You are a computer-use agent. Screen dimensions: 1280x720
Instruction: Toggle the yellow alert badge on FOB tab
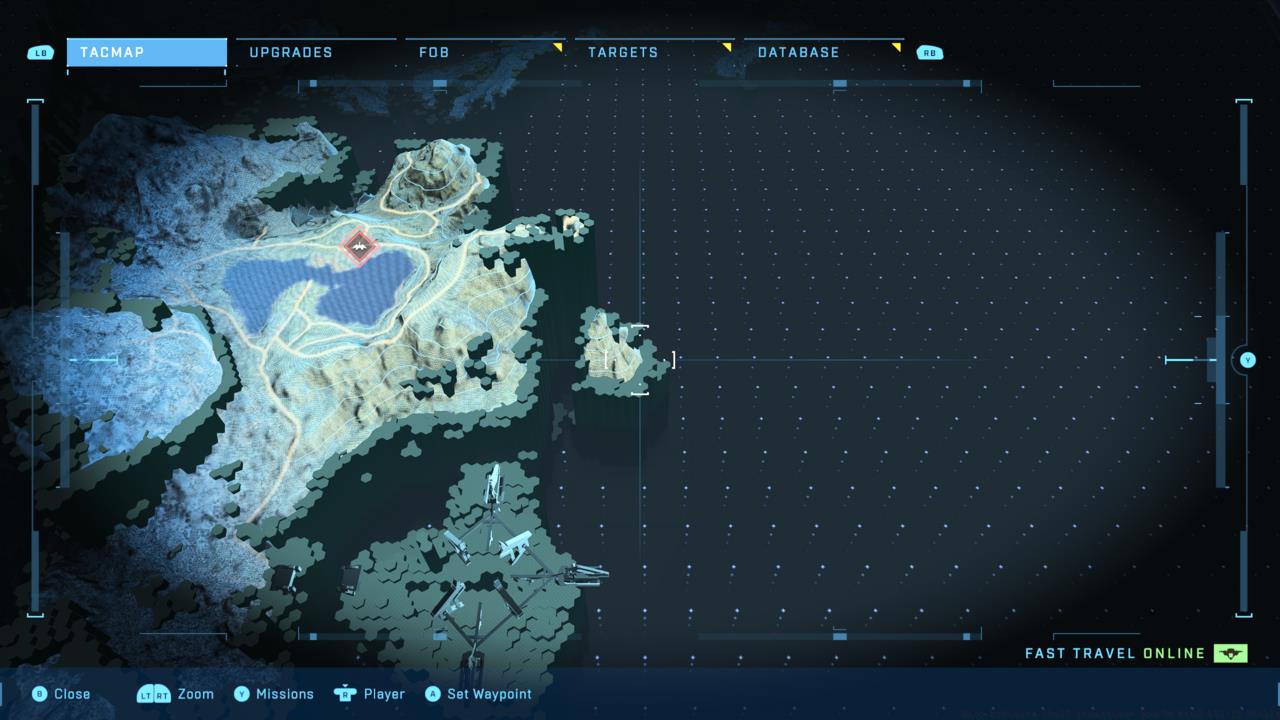pyautogui.click(x=559, y=45)
